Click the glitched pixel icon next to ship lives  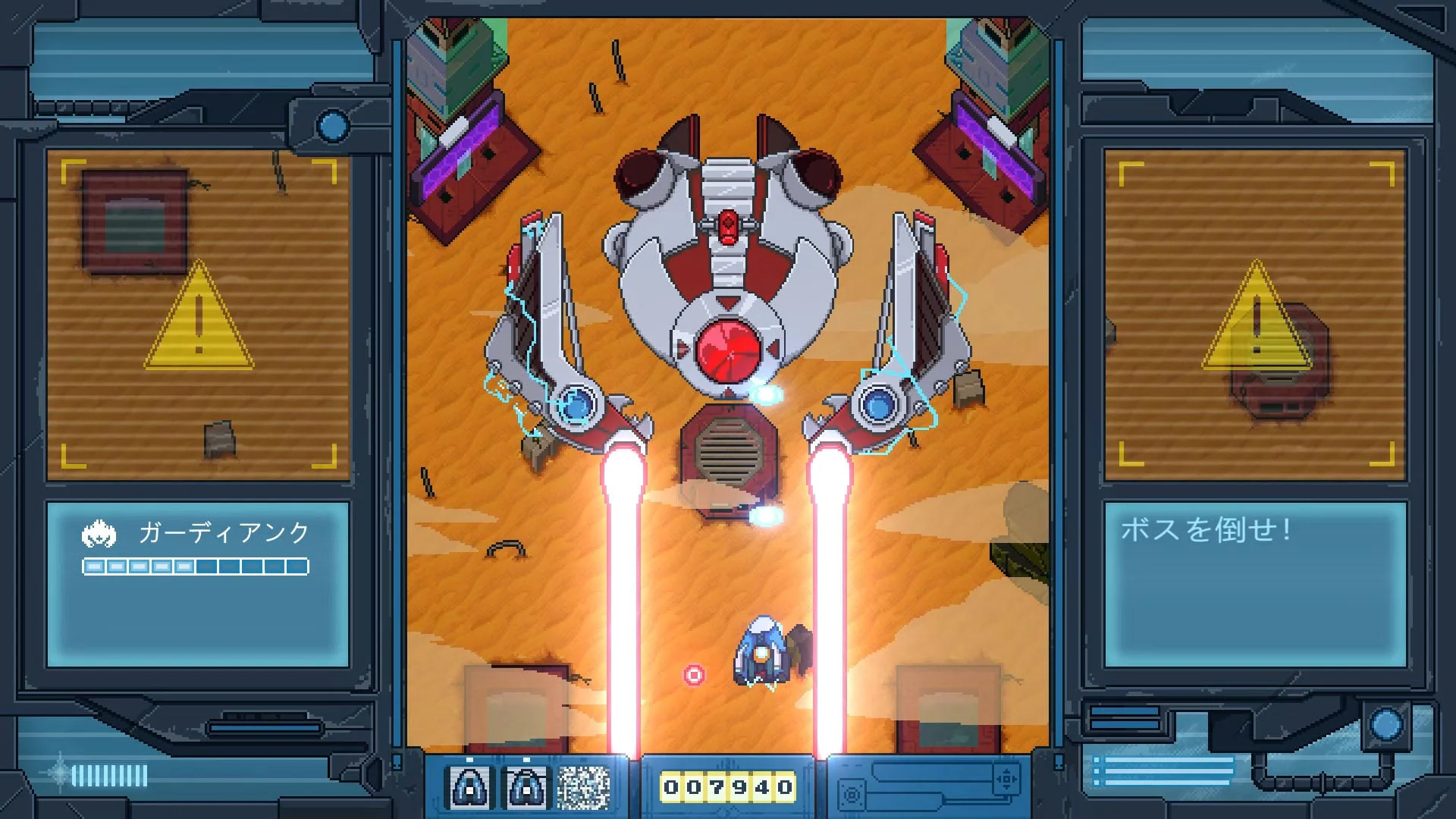click(x=585, y=787)
